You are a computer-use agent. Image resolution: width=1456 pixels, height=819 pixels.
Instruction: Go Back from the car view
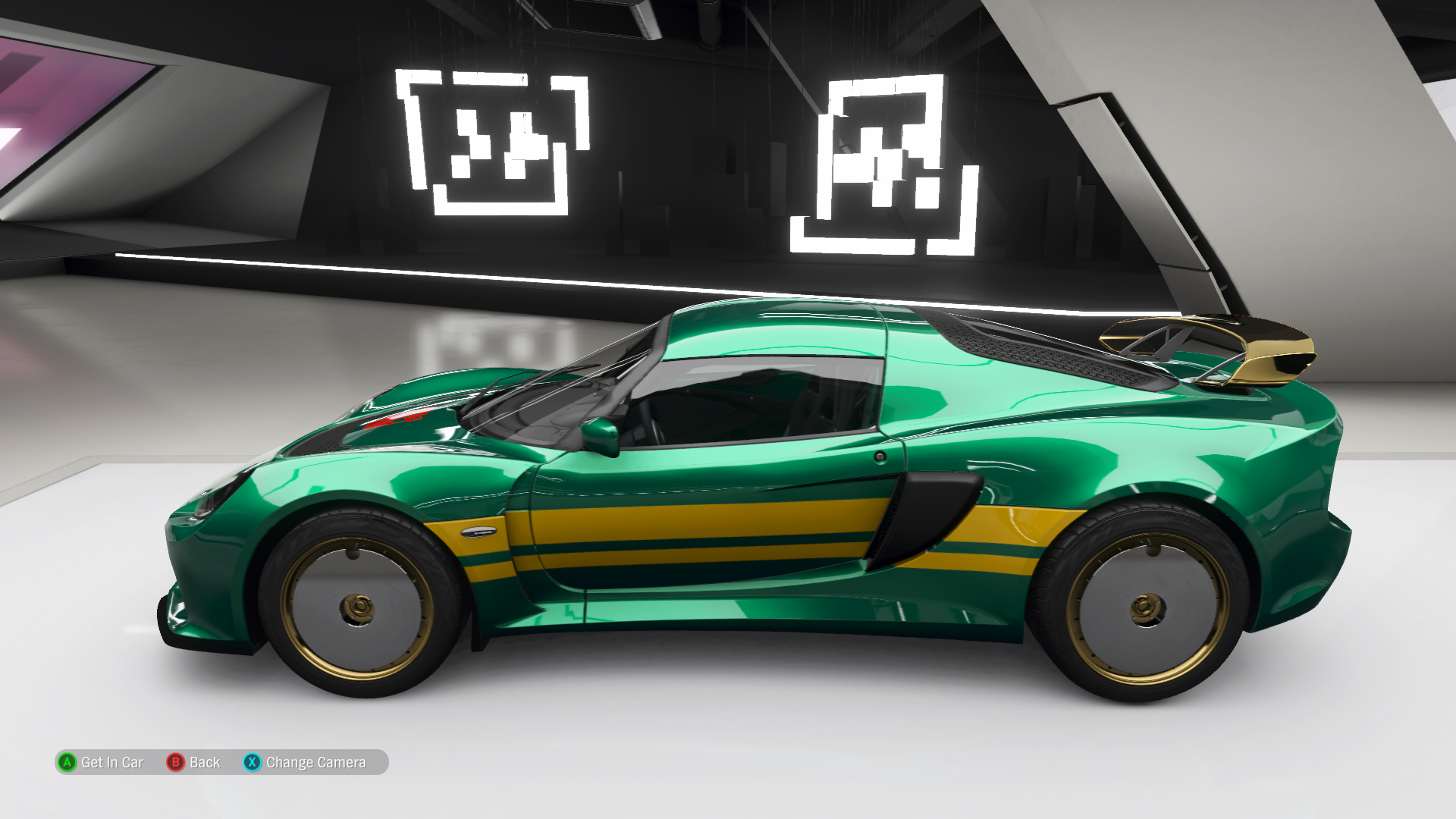(194, 762)
